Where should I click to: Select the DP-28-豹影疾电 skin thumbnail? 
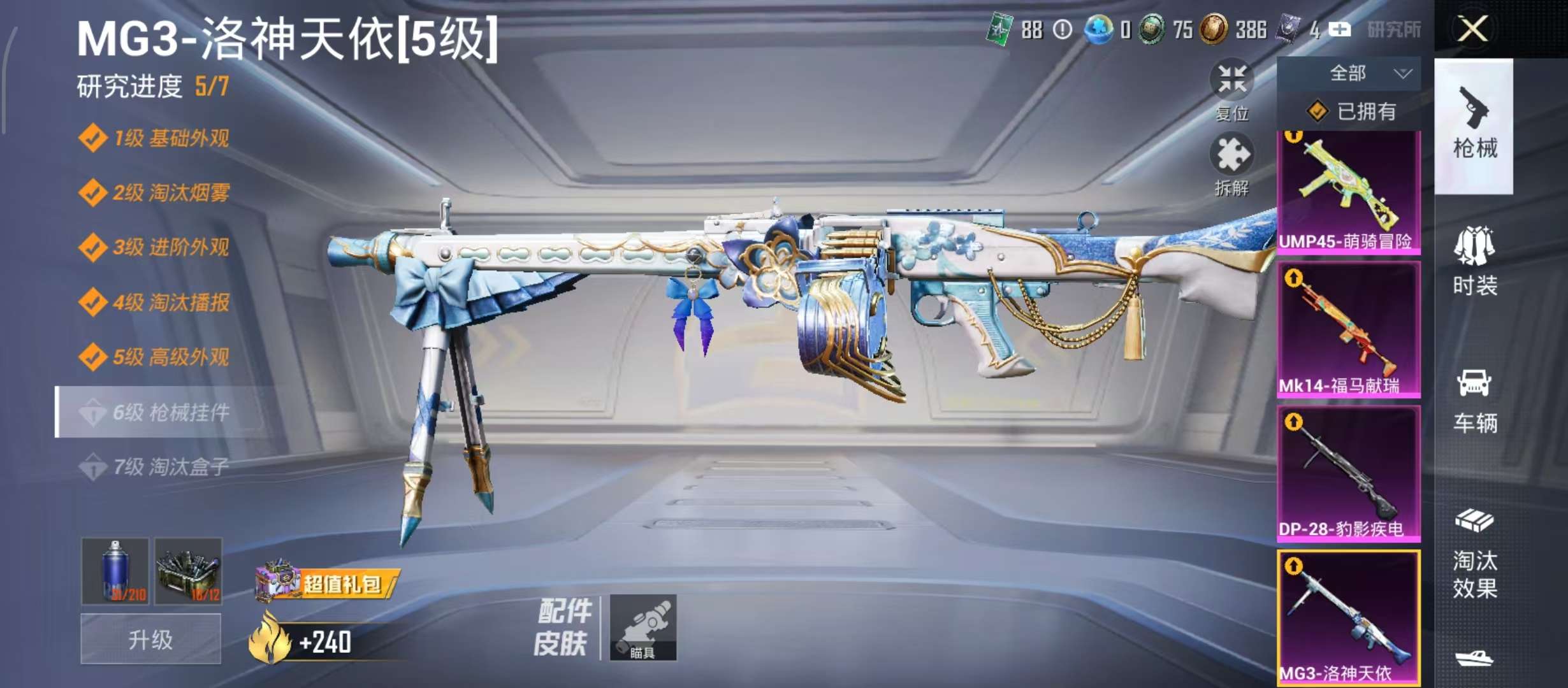(x=1349, y=474)
